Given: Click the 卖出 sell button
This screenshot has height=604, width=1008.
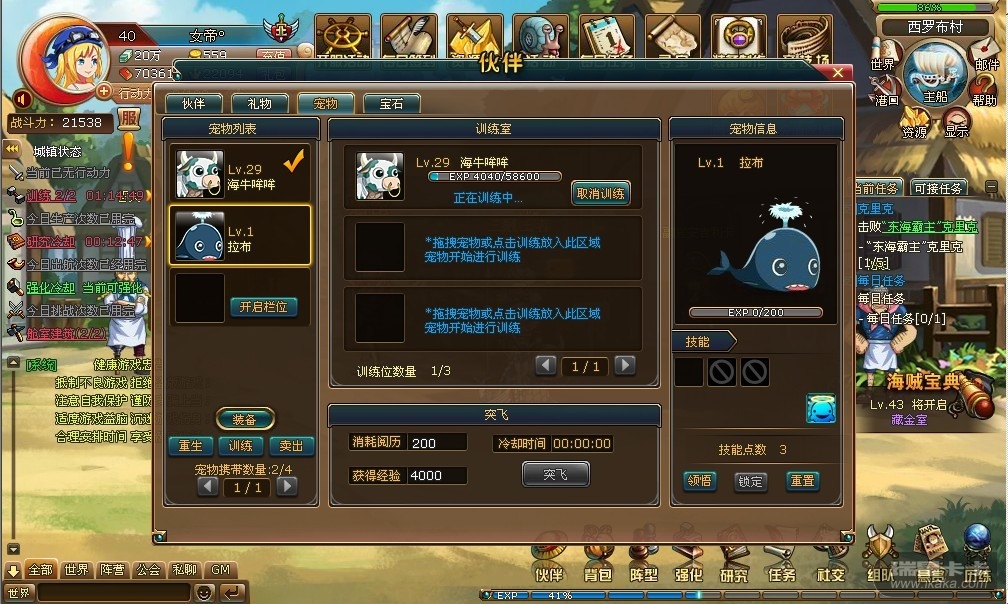Looking at the screenshot, I should pyautogui.click(x=291, y=446).
